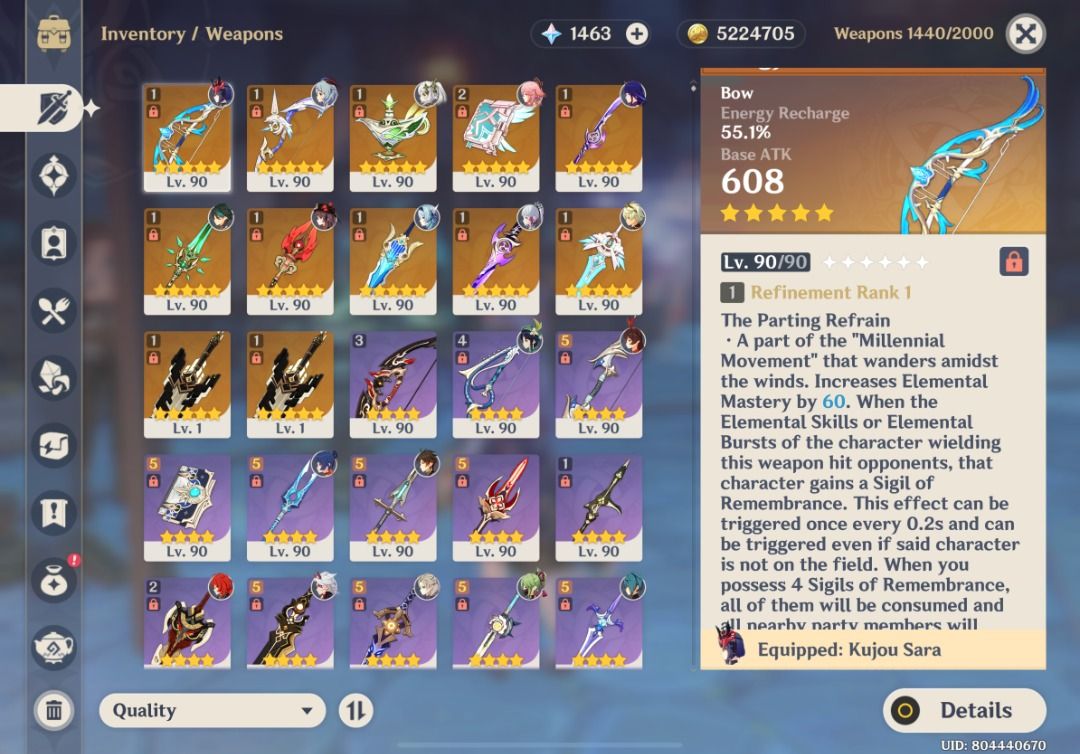Open the Quest items tab with exclamation icon
Image resolution: width=1080 pixels, height=754 pixels.
[x=54, y=512]
